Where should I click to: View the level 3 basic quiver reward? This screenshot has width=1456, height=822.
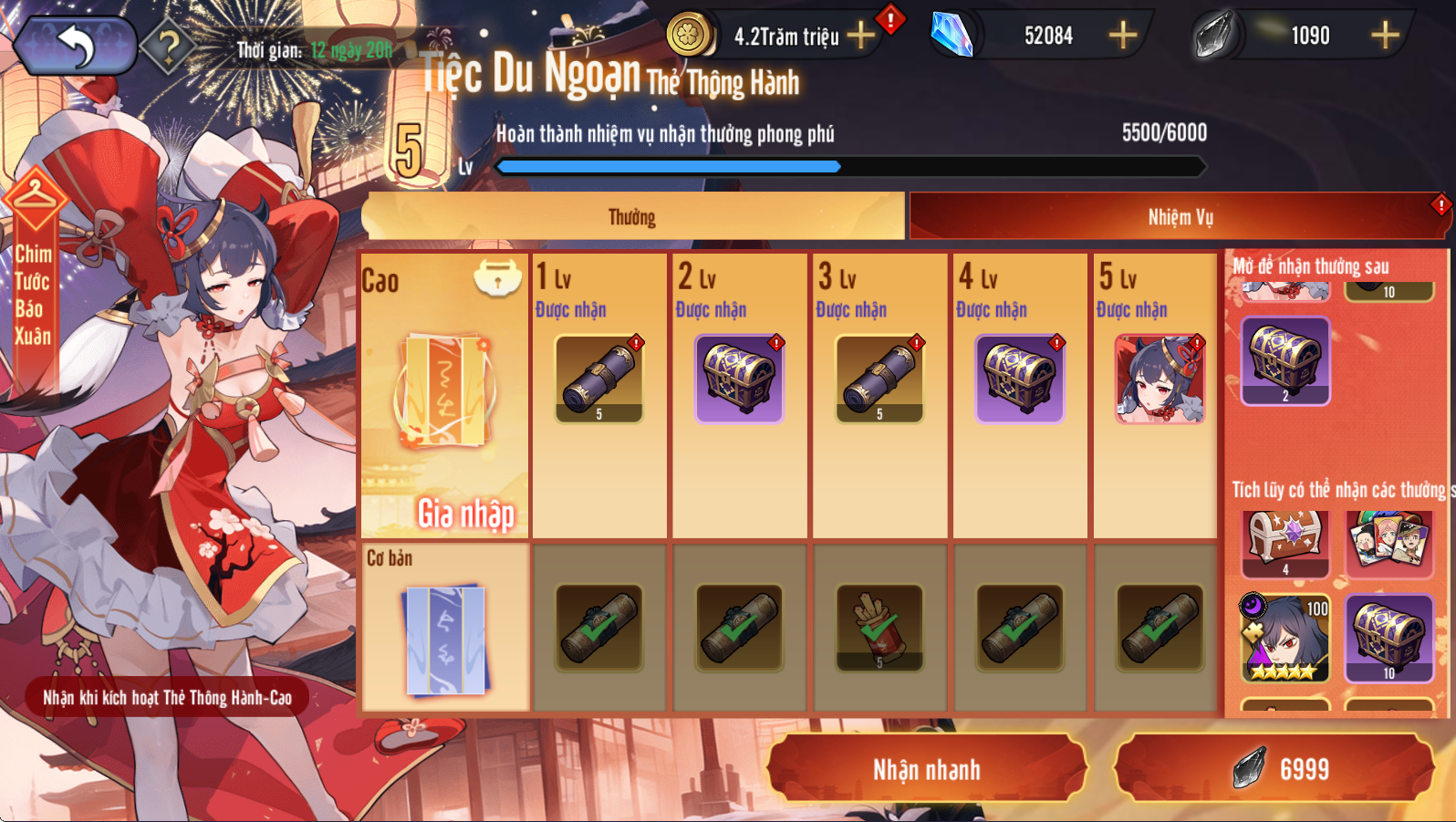click(x=879, y=628)
